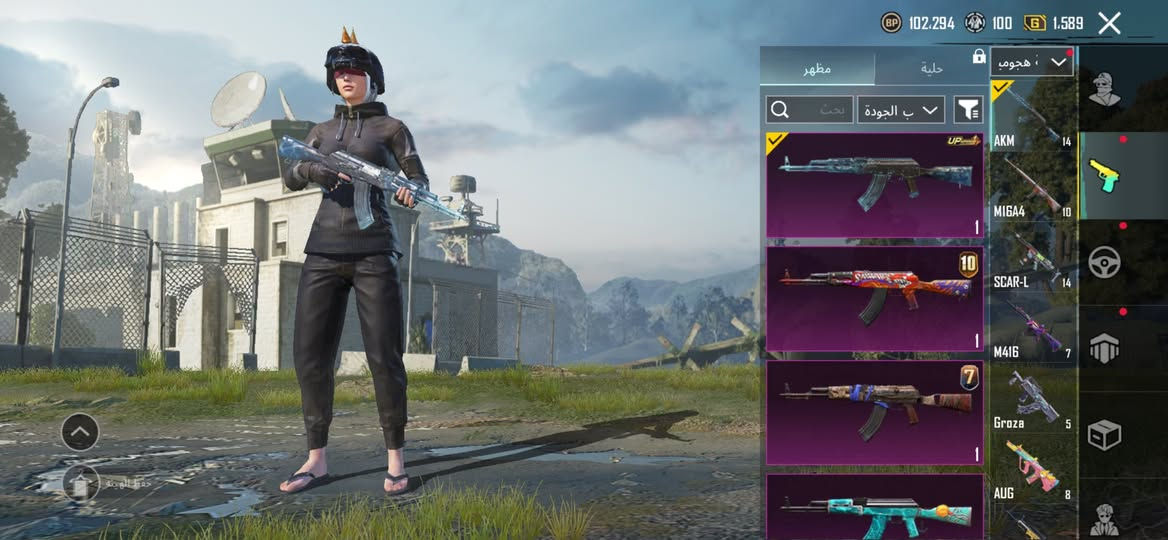Image resolution: width=1168 pixels, height=540 pixels.
Task: Click the skin search field
Action: [808, 109]
